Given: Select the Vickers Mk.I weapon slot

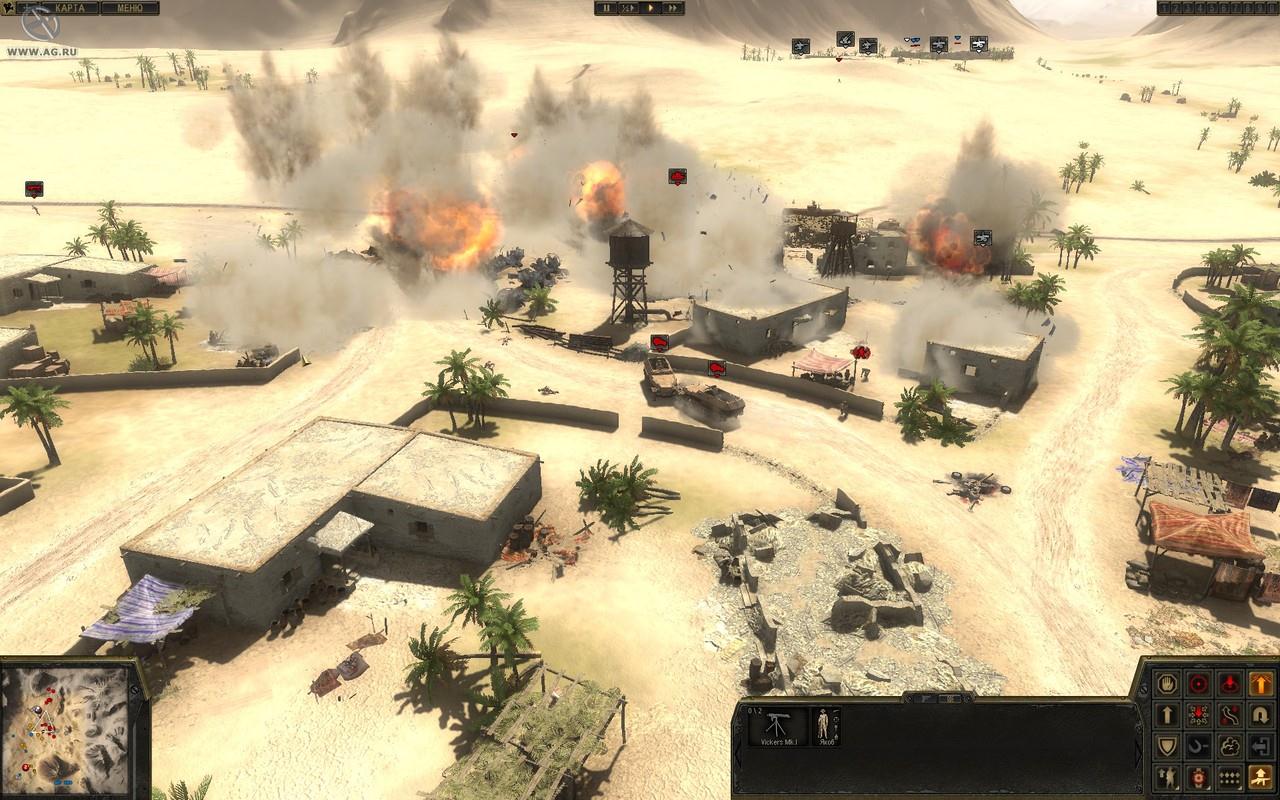Looking at the screenshot, I should click(777, 726).
